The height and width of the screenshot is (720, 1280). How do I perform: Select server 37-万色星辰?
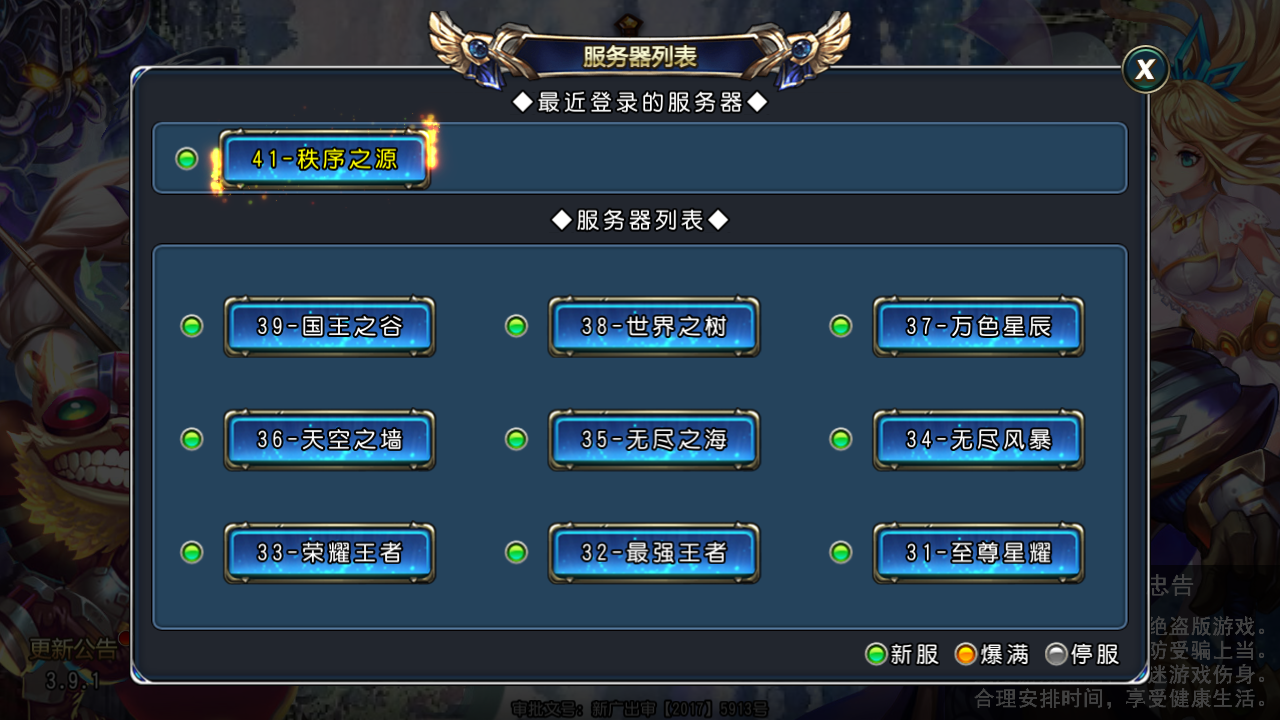pos(978,326)
